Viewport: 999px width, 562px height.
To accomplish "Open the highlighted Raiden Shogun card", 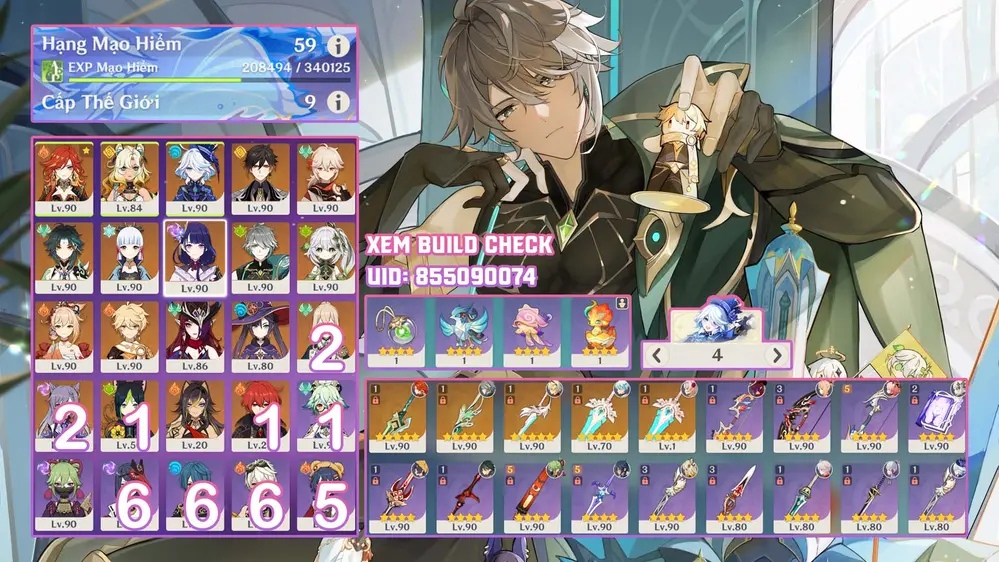I will tap(194, 257).
